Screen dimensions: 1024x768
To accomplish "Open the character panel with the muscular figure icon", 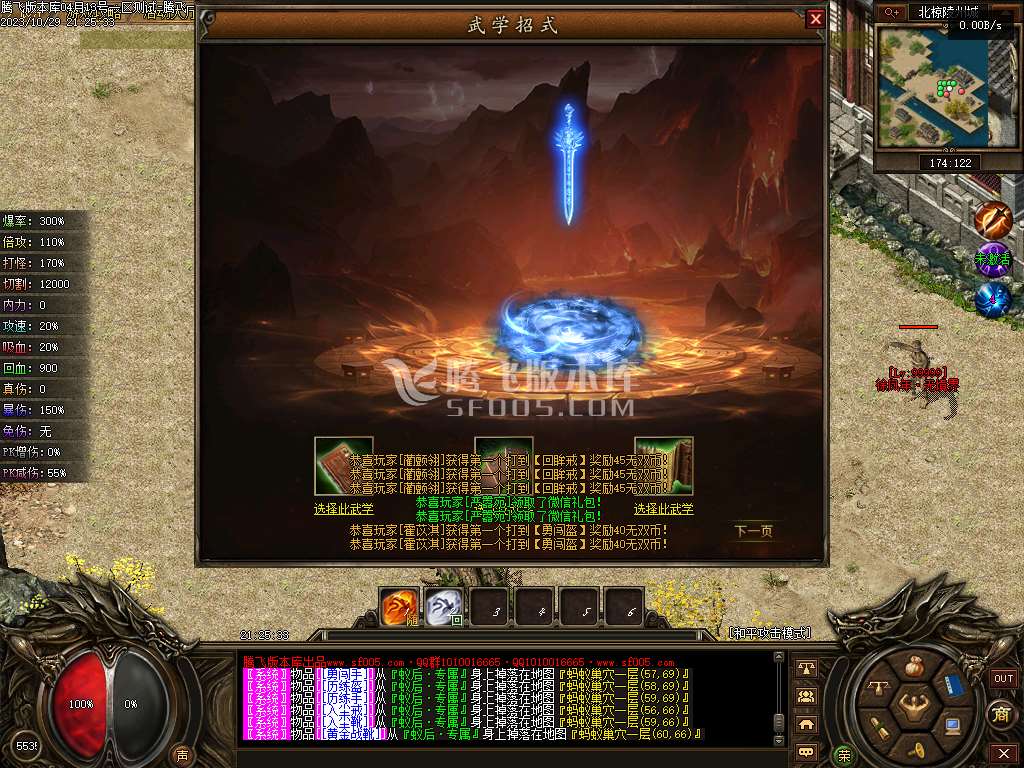I will pos(915,708).
